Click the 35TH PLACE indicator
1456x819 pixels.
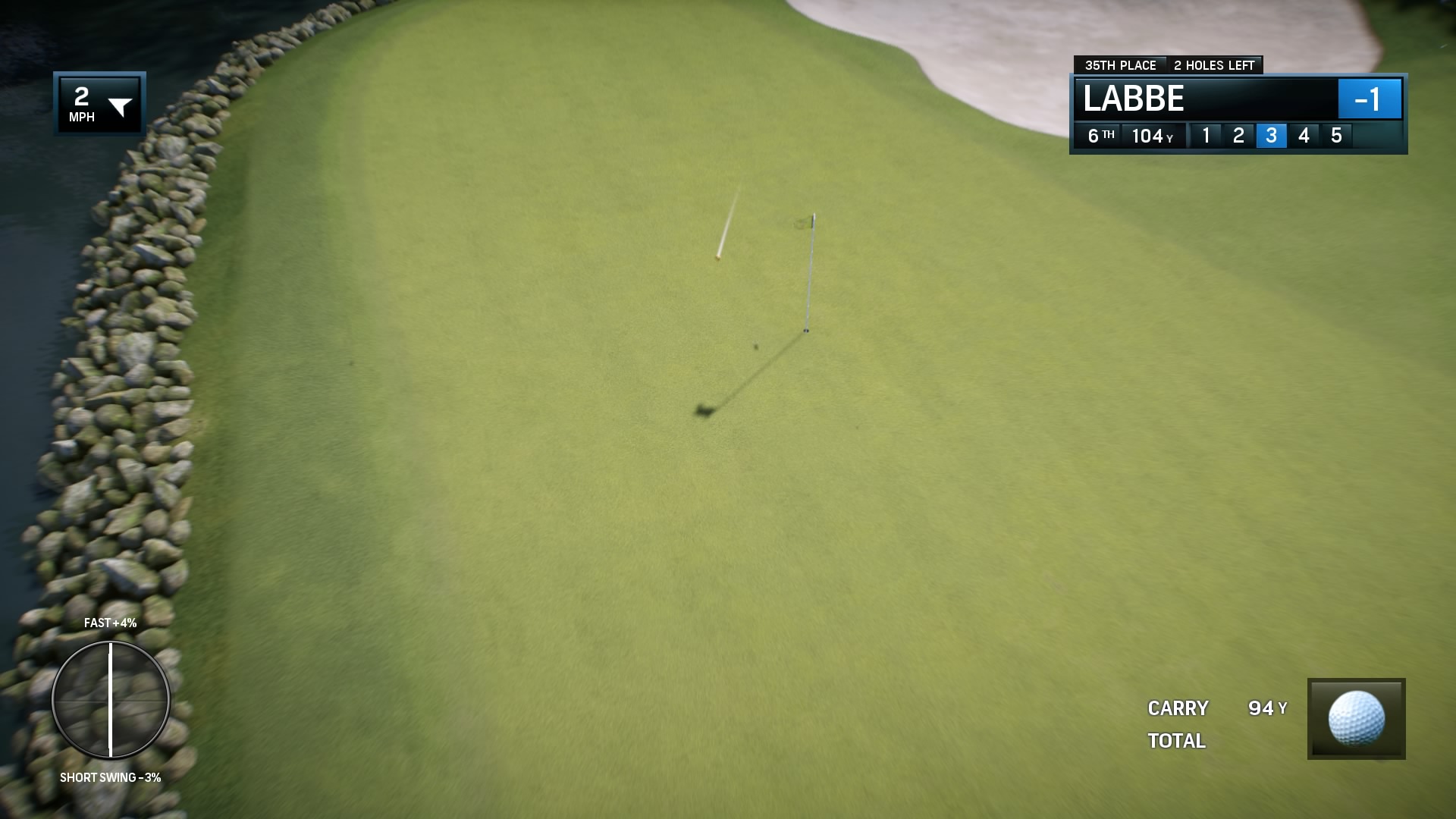1121,65
